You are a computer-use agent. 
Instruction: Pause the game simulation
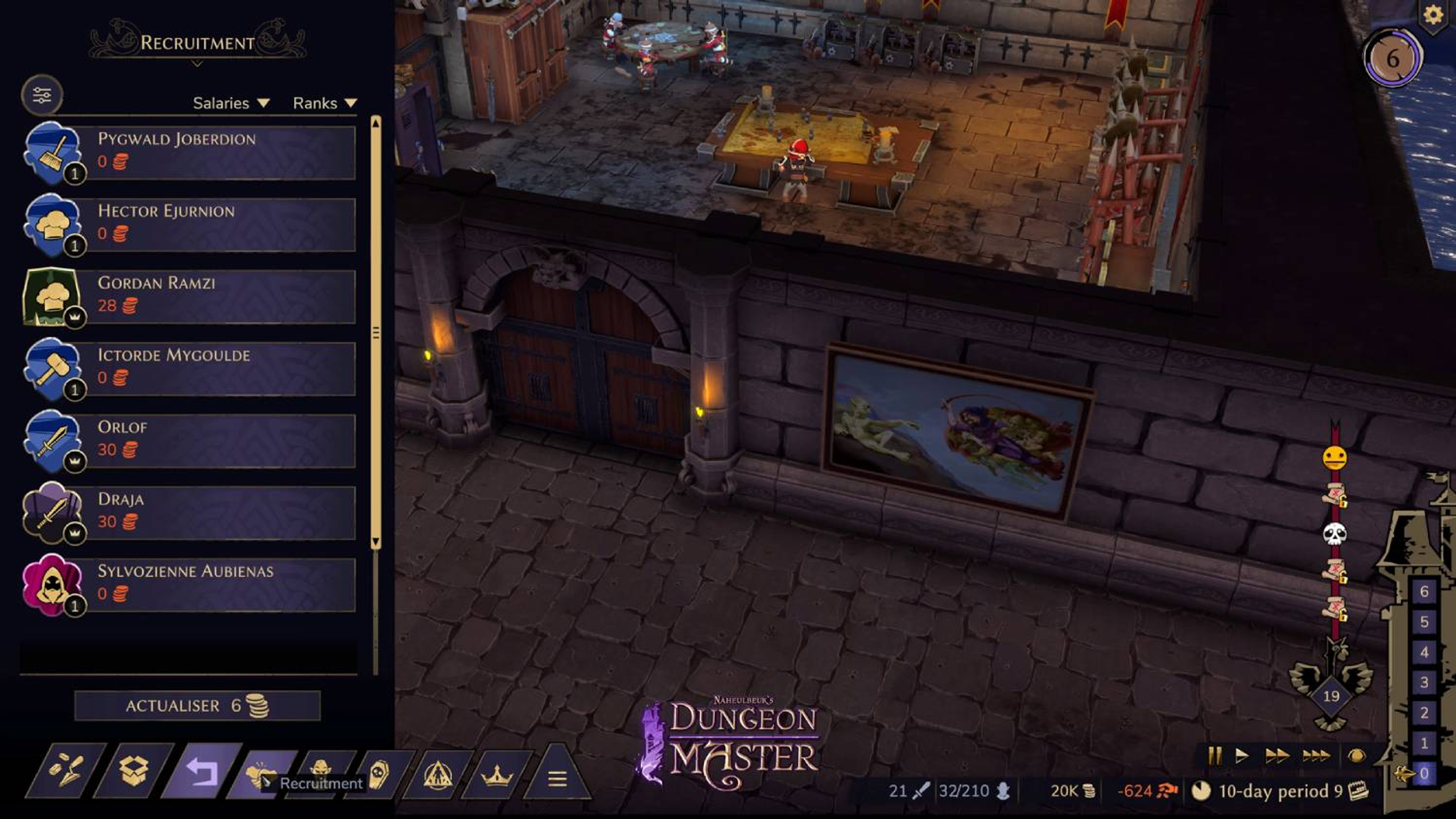coord(1215,756)
